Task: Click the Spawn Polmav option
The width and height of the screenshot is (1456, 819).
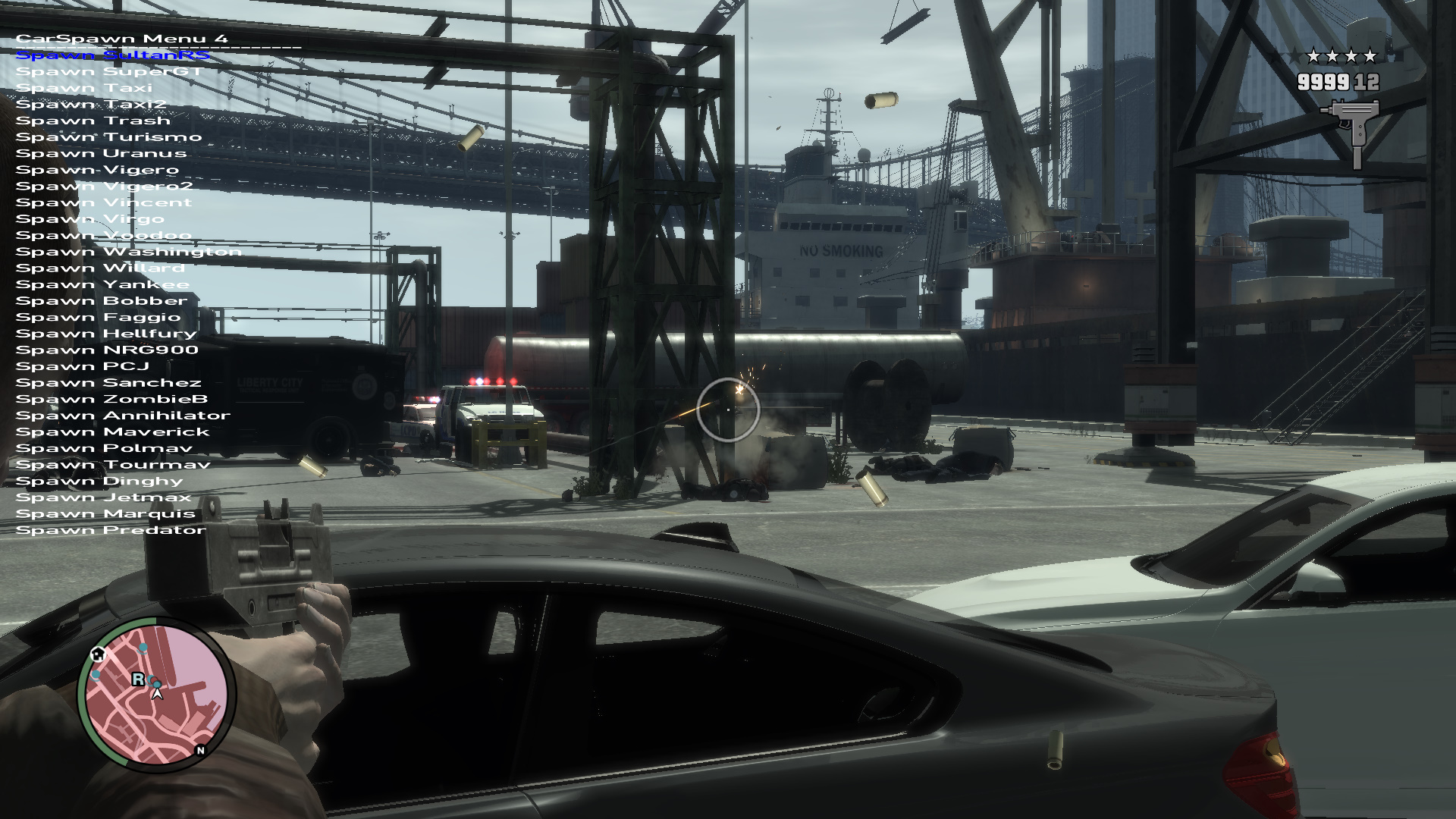Action: point(104,448)
